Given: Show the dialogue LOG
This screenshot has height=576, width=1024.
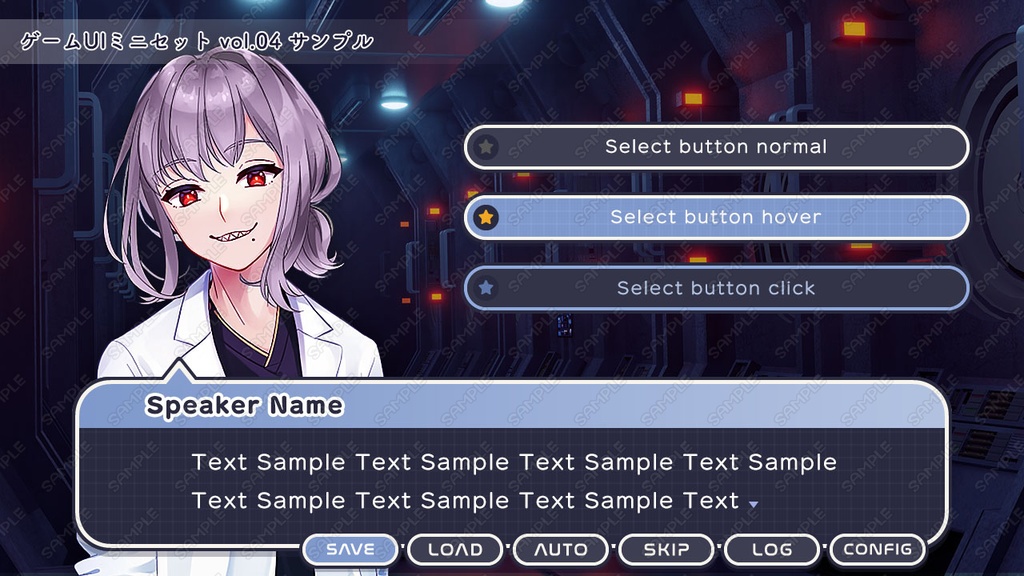Looking at the screenshot, I should click(x=772, y=549).
